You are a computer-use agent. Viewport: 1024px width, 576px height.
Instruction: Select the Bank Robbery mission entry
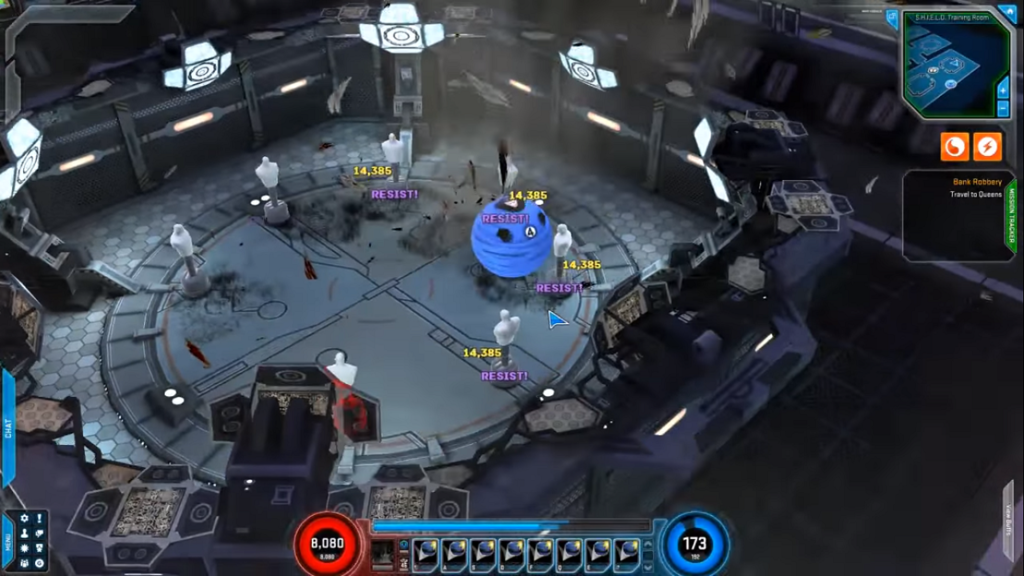coord(974,187)
